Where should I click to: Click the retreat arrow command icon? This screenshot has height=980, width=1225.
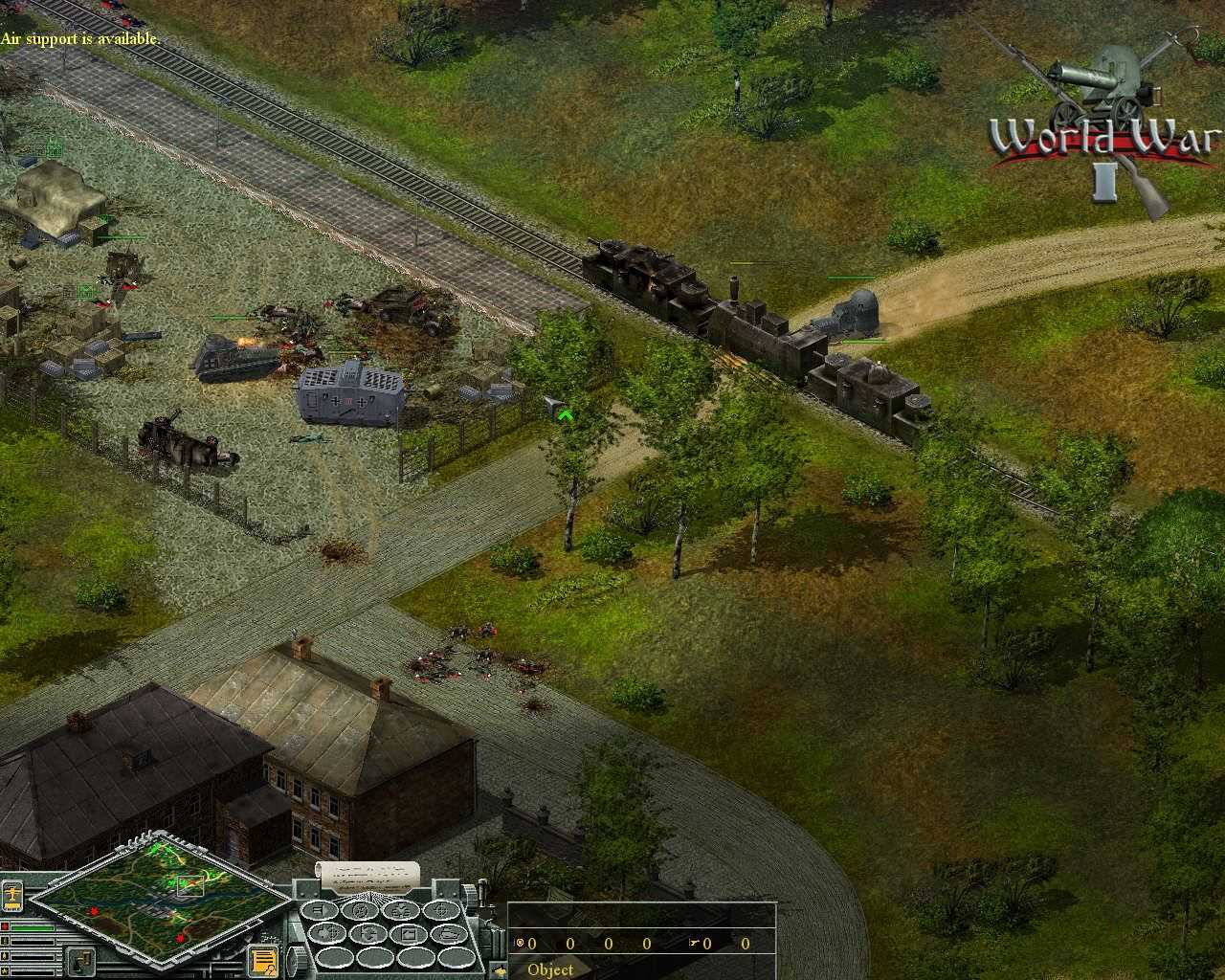pyautogui.click(x=369, y=933)
